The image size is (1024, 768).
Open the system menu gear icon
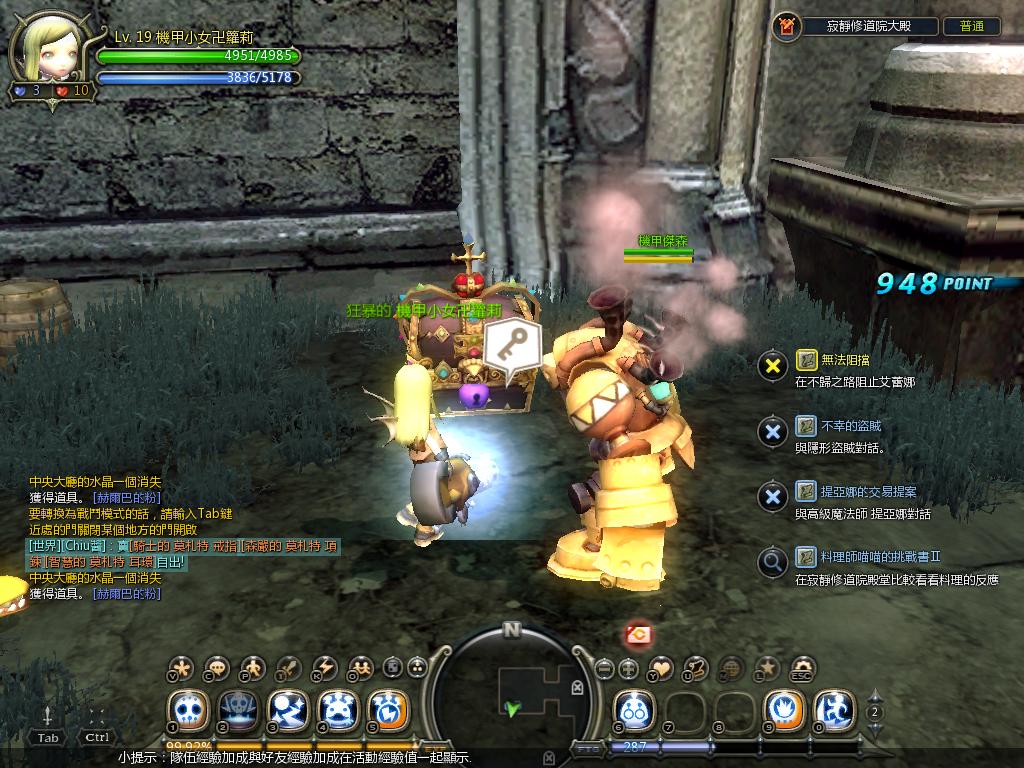tap(803, 668)
